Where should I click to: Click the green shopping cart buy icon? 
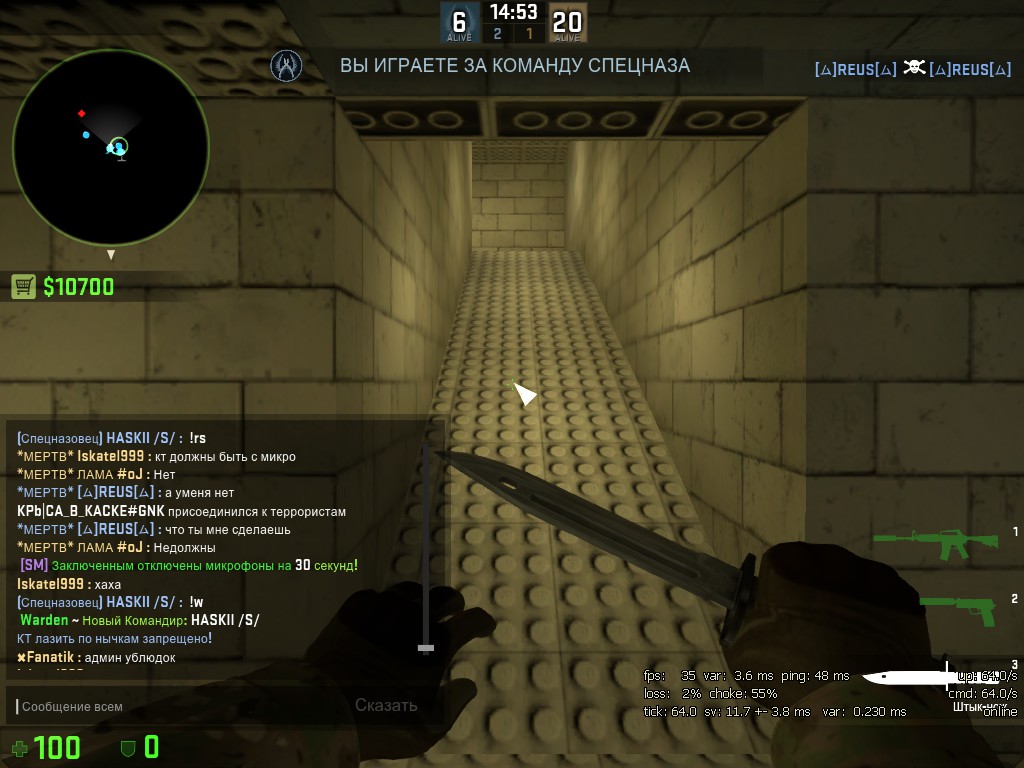[24, 287]
